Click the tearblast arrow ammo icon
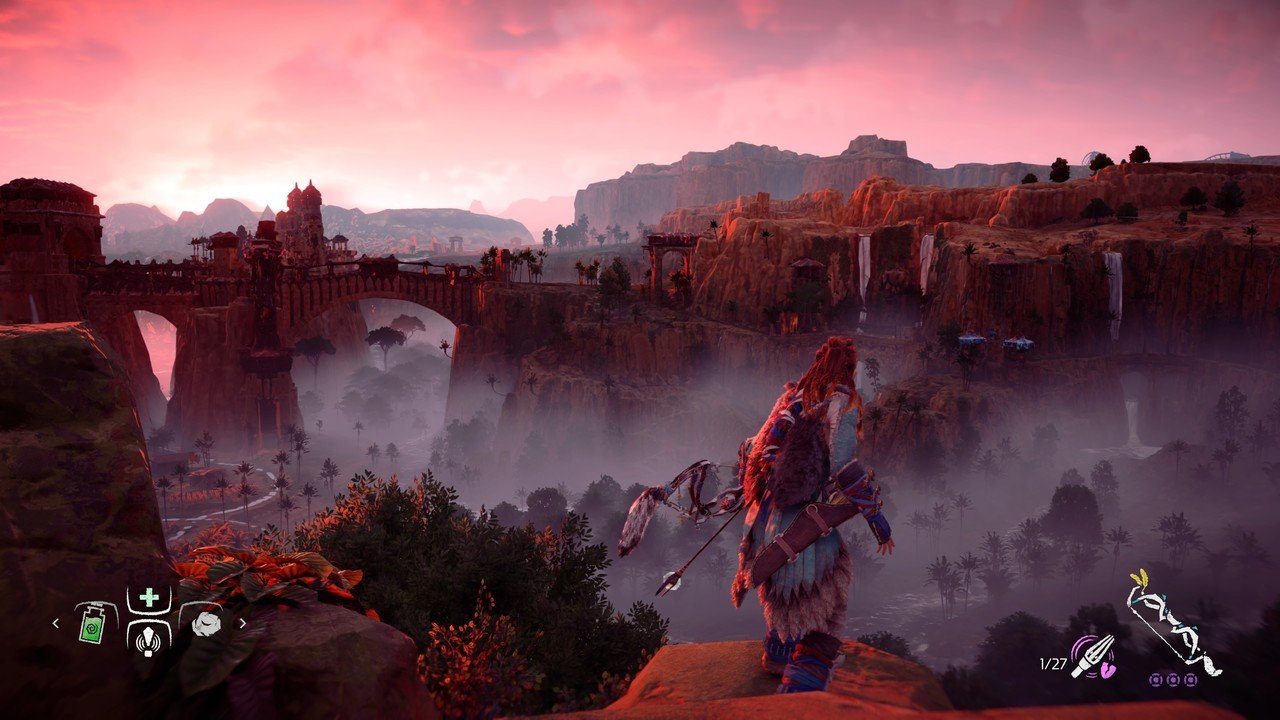This screenshot has width=1280, height=720. coord(1091,656)
